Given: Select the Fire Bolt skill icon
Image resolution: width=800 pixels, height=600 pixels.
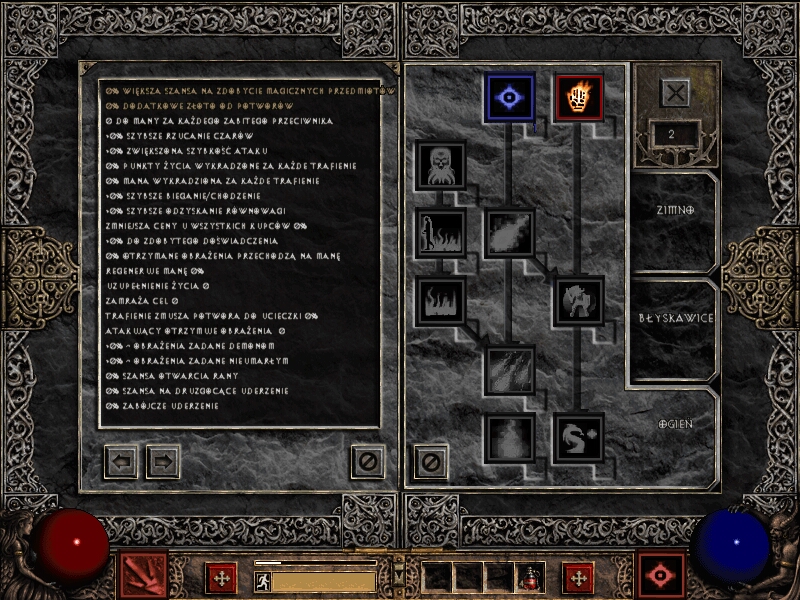Looking at the screenshot, I should pyautogui.click(x=510, y=97).
